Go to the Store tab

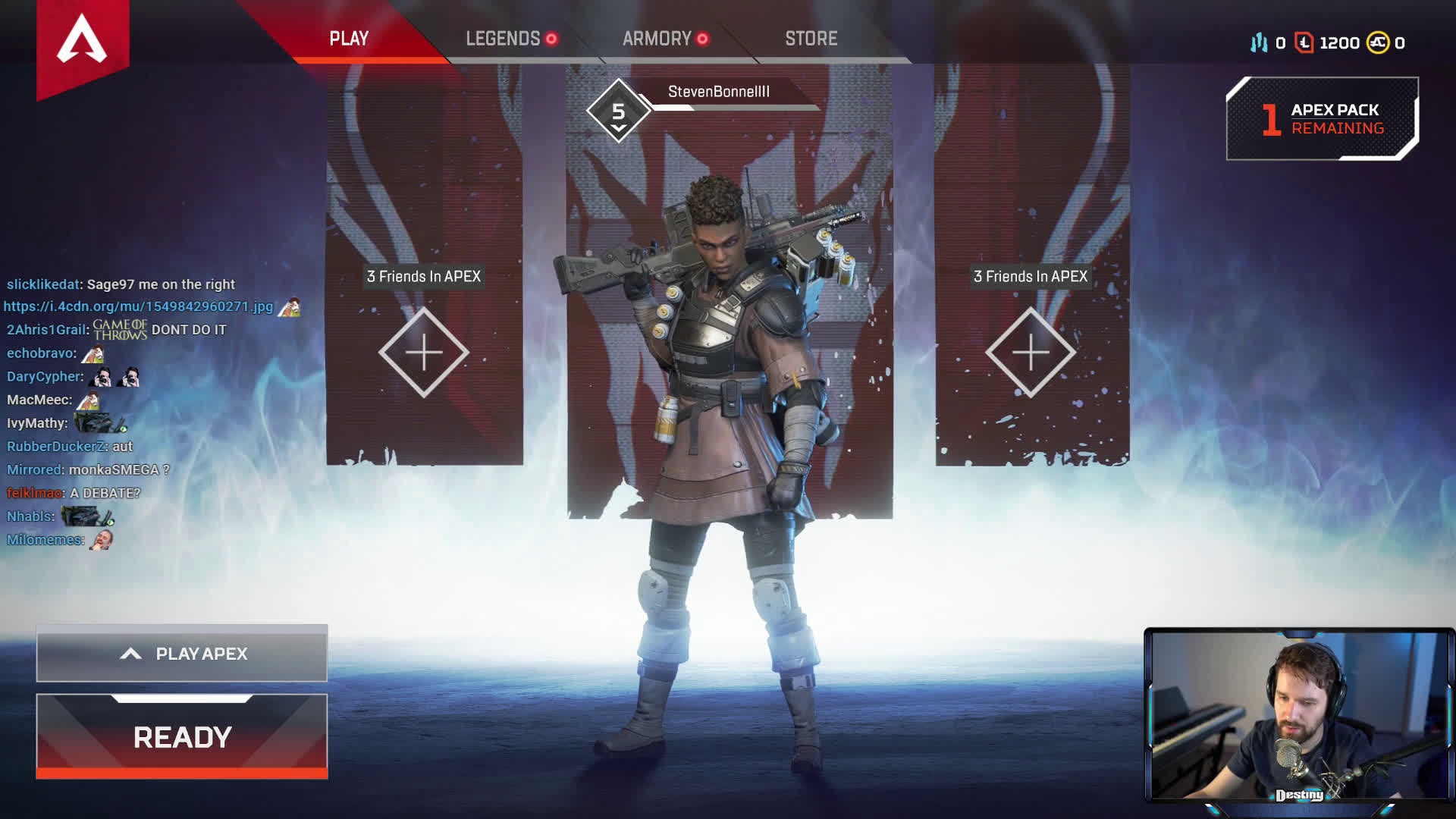point(811,39)
